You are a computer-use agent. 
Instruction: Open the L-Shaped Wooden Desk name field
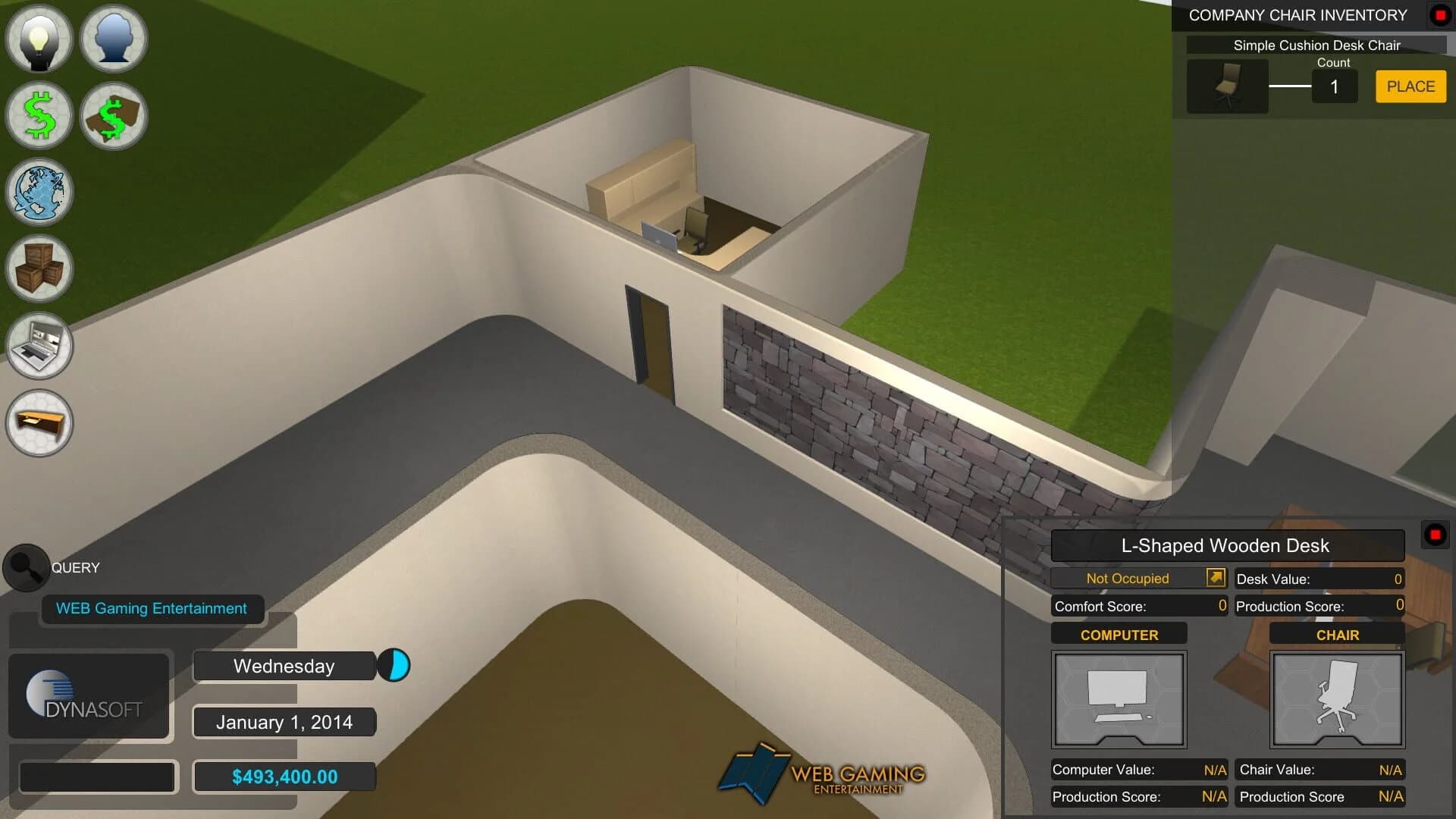click(x=1227, y=545)
